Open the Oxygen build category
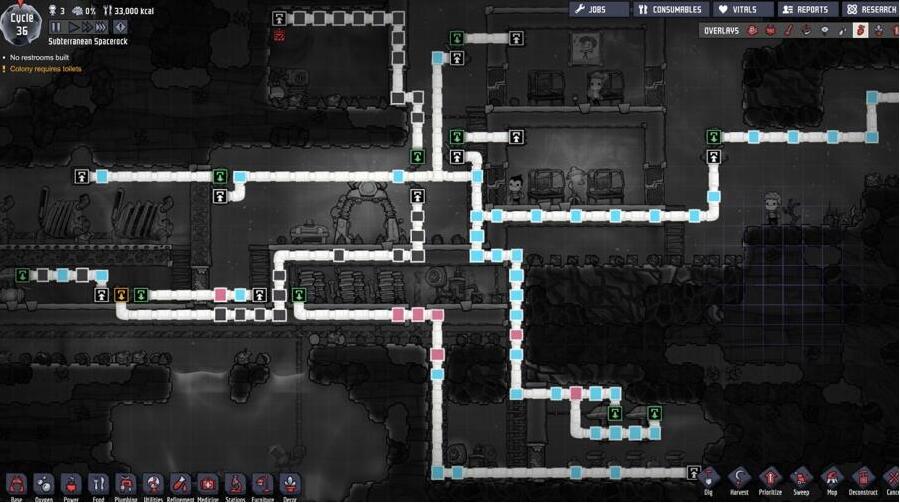The image size is (900, 503). [x=44, y=484]
